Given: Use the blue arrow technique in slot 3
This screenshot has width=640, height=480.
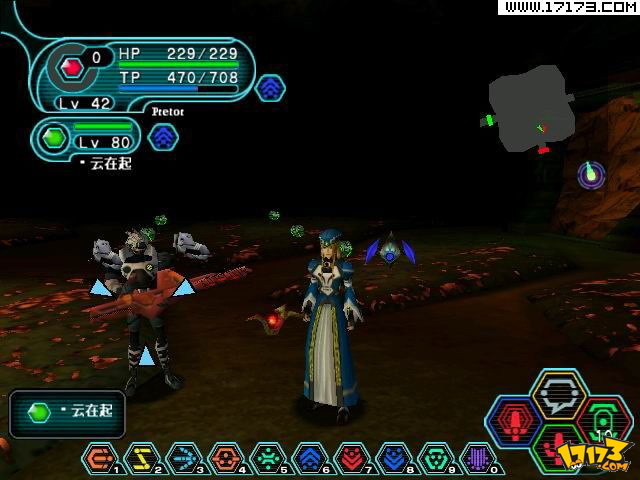Looking at the screenshot, I should click(183, 459).
